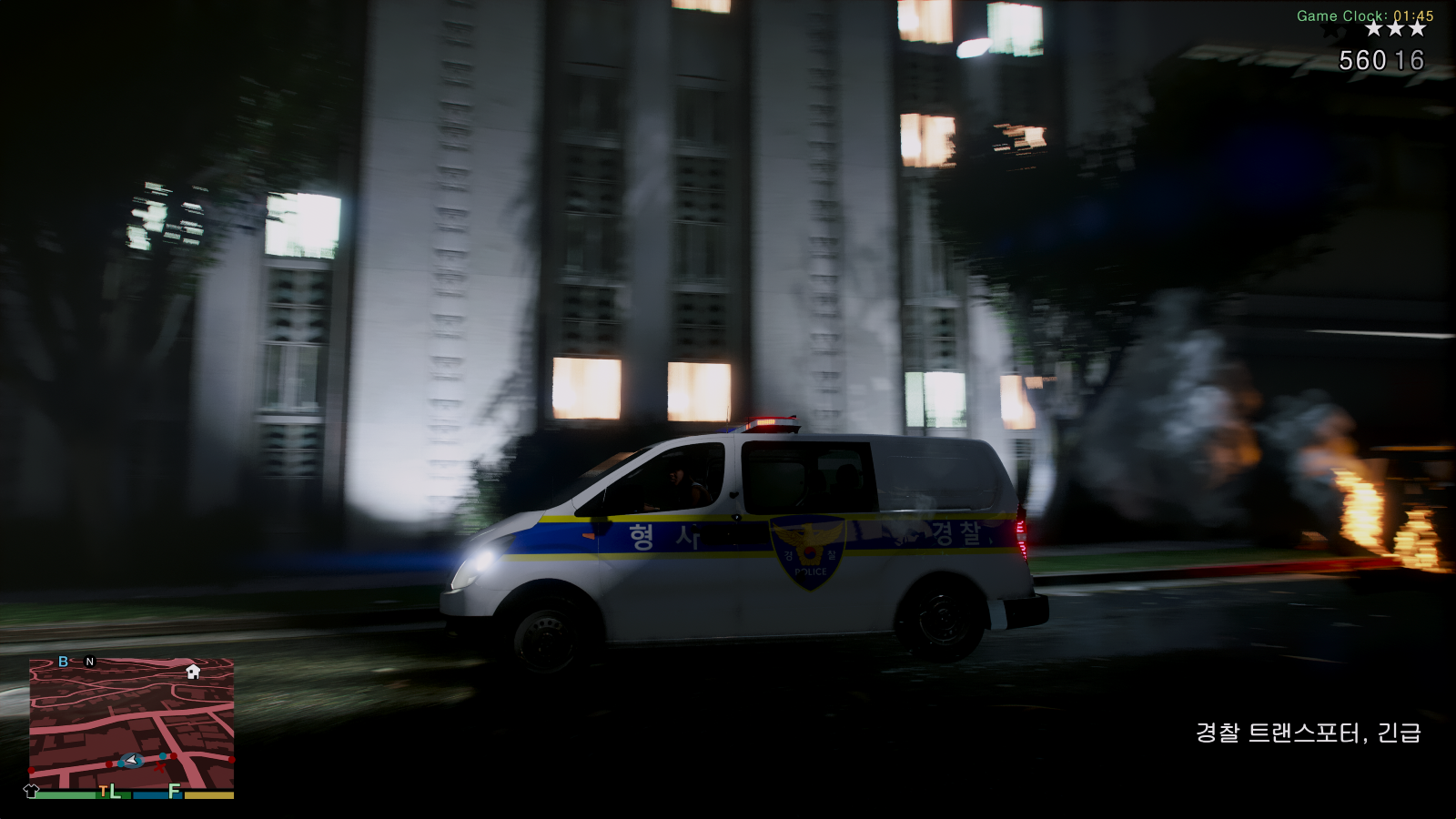The width and height of the screenshot is (1456, 819).
Task: Select the clothing shirt icon below minimap
Action: (x=31, y=791)
